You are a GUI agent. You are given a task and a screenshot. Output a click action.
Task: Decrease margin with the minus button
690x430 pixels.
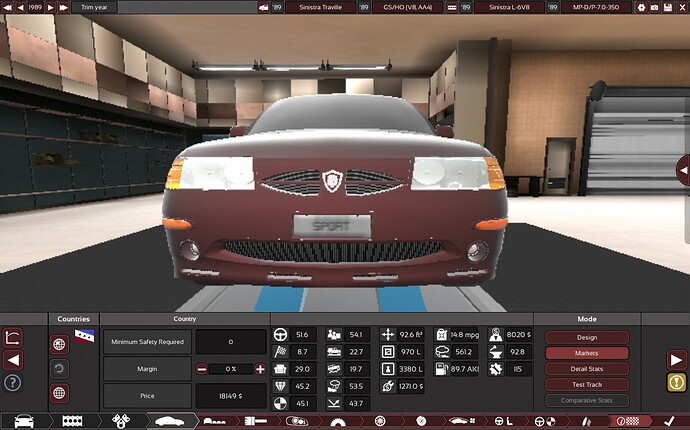[201, 369]
